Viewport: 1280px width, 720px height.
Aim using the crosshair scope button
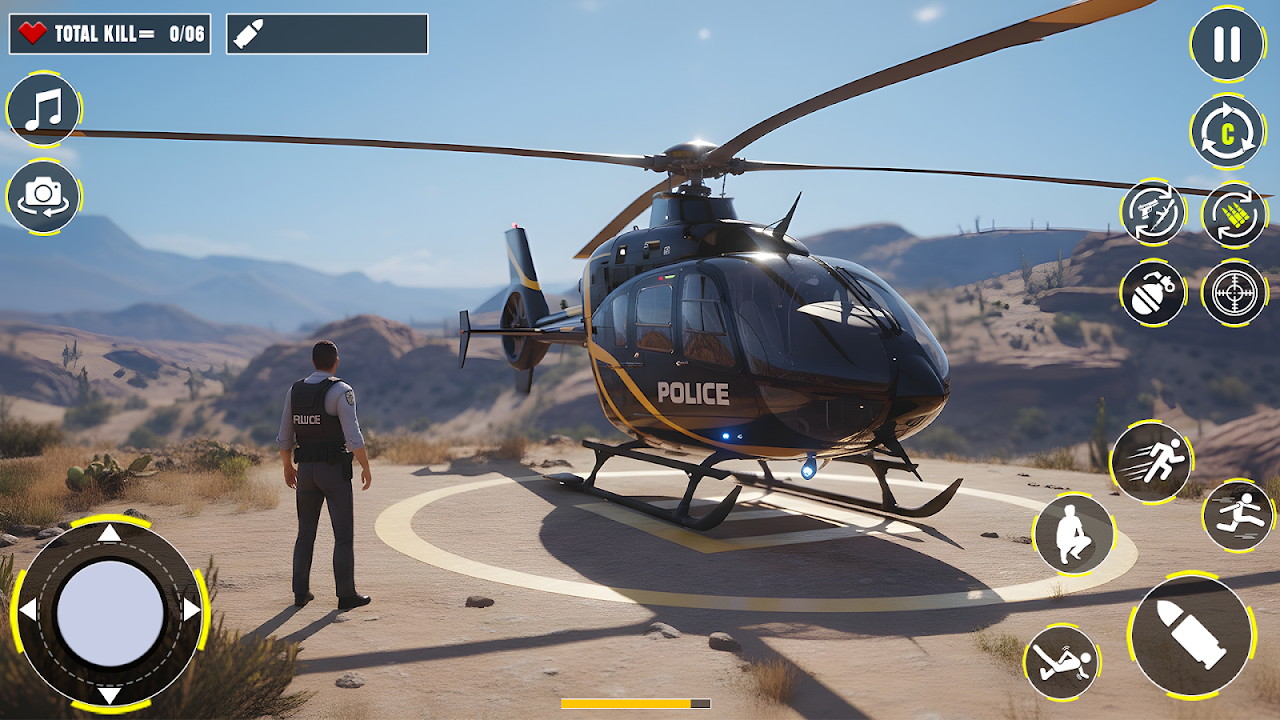(1234, 293)
